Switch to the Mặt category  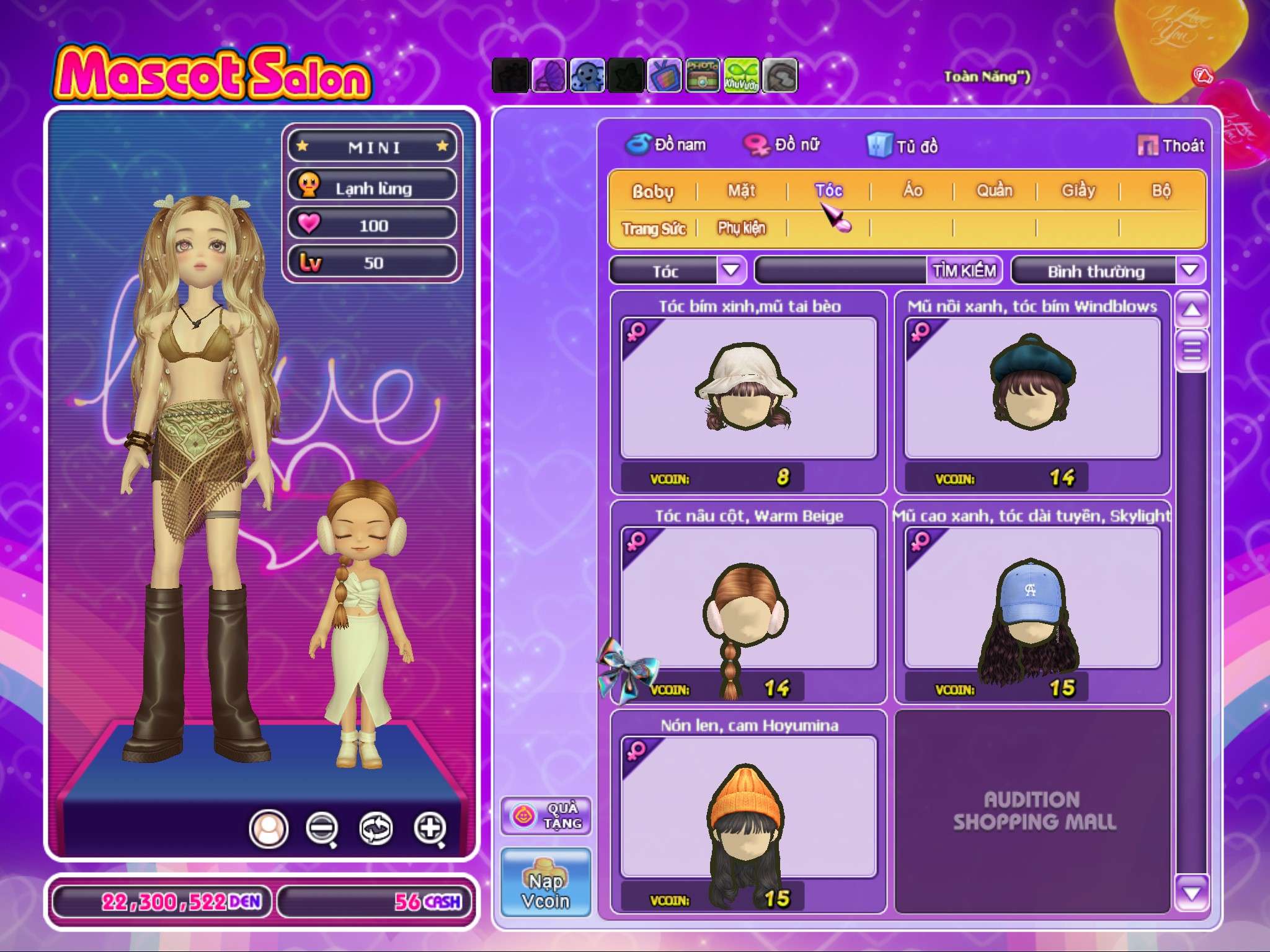742,190
